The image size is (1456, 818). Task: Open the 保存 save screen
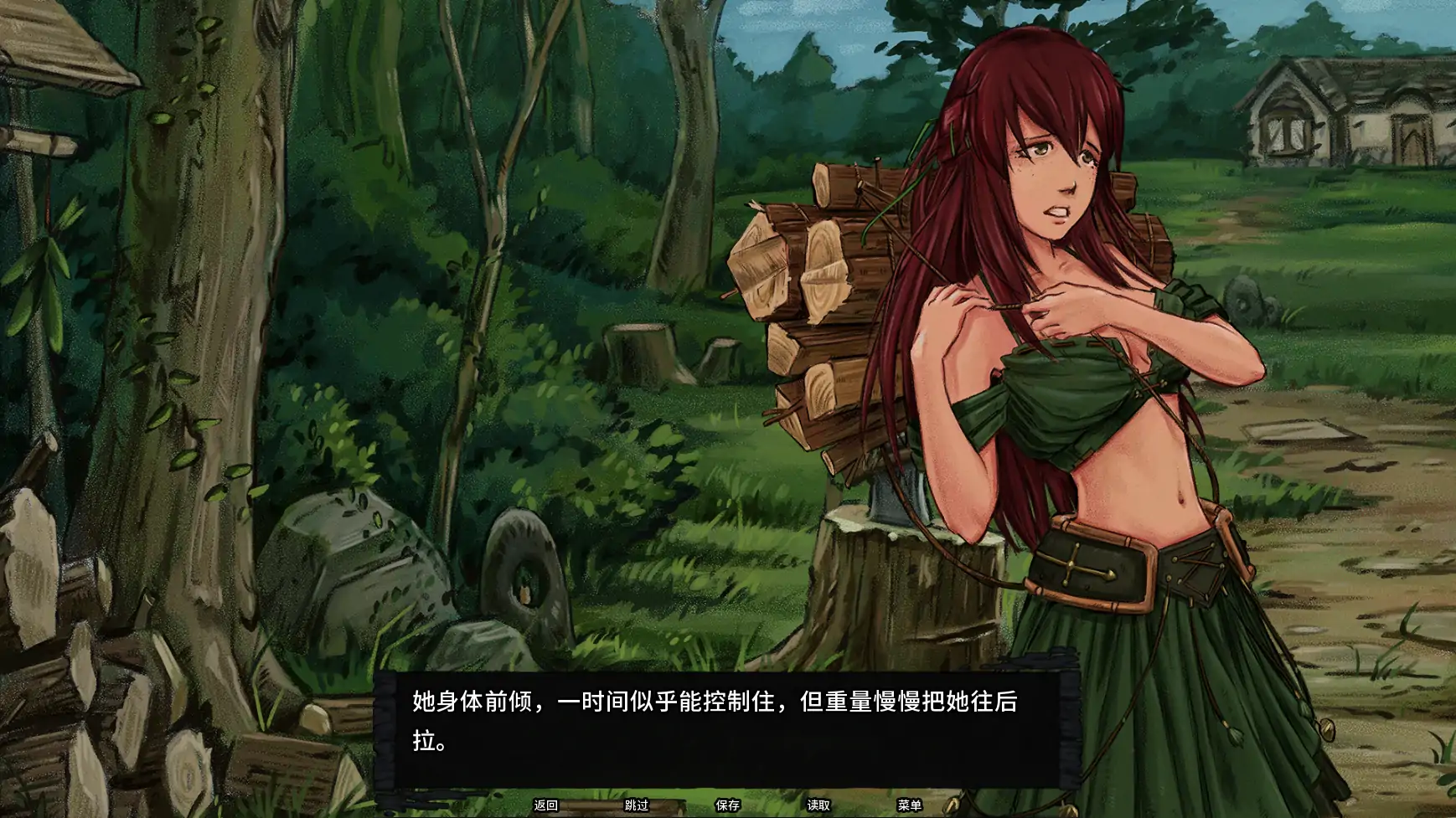(727, 805)
